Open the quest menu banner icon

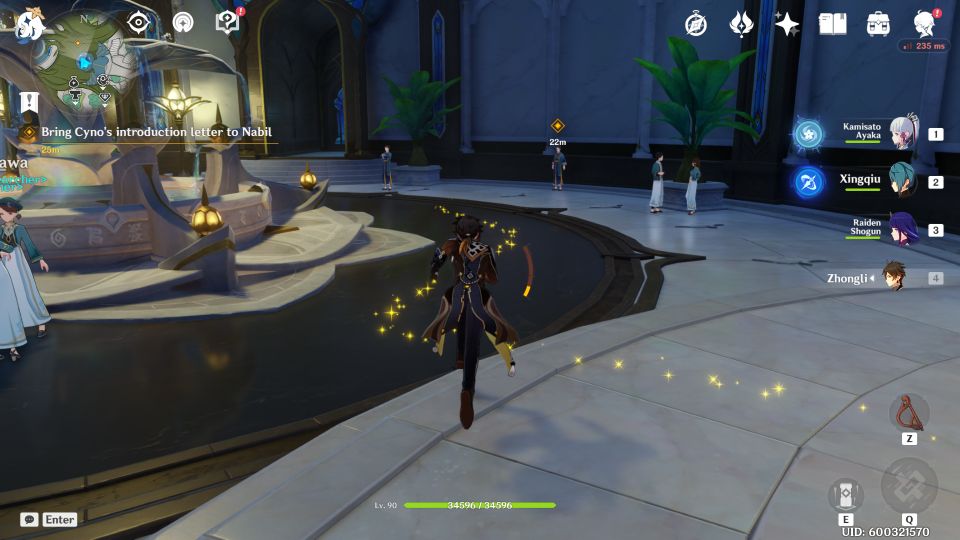29,101
